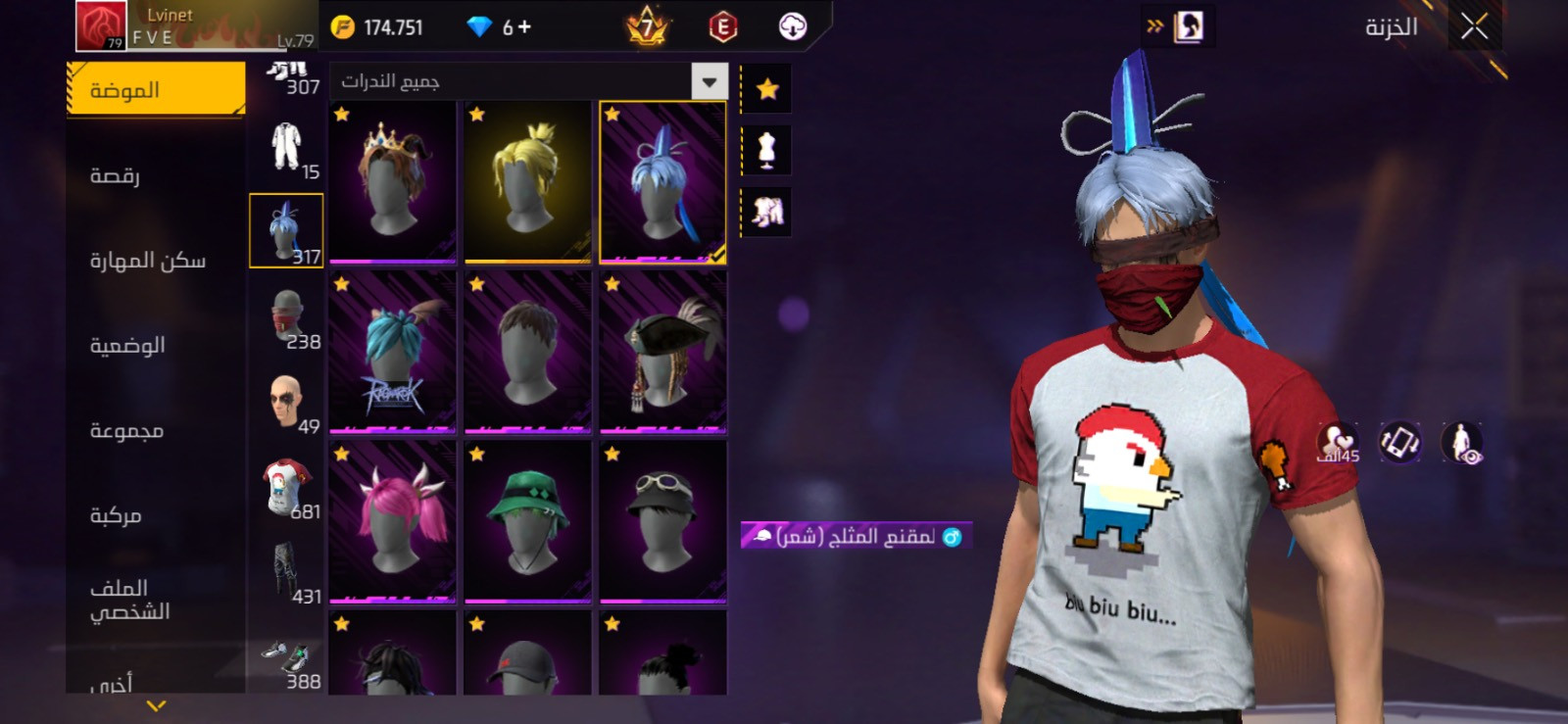Viewport: 1568px width, 724px height.
Task: Choose the crown hair item
Action: 392,181
